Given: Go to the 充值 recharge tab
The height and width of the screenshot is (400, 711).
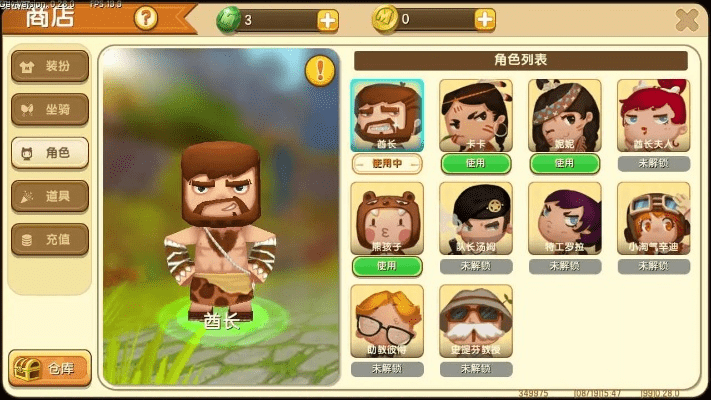Looking at the screenshot, I should [x=49, y=239].
